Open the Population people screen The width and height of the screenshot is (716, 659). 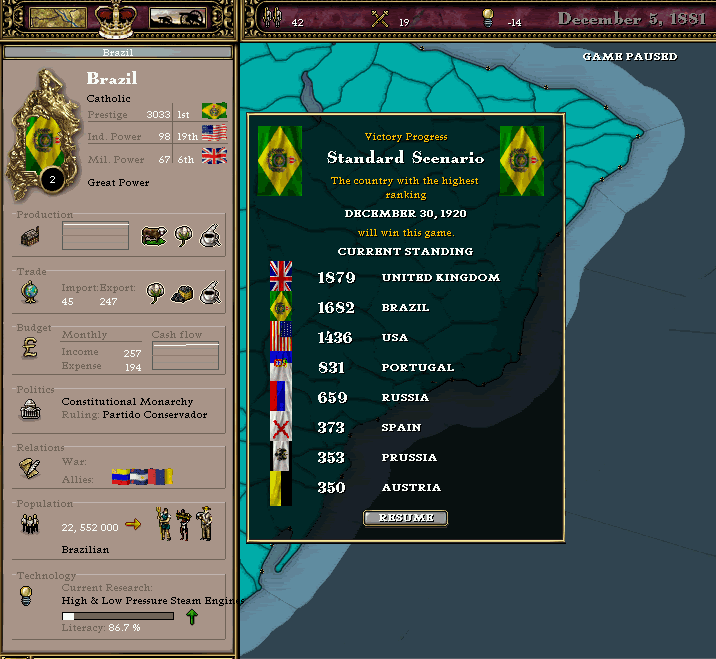coord(30,525)
